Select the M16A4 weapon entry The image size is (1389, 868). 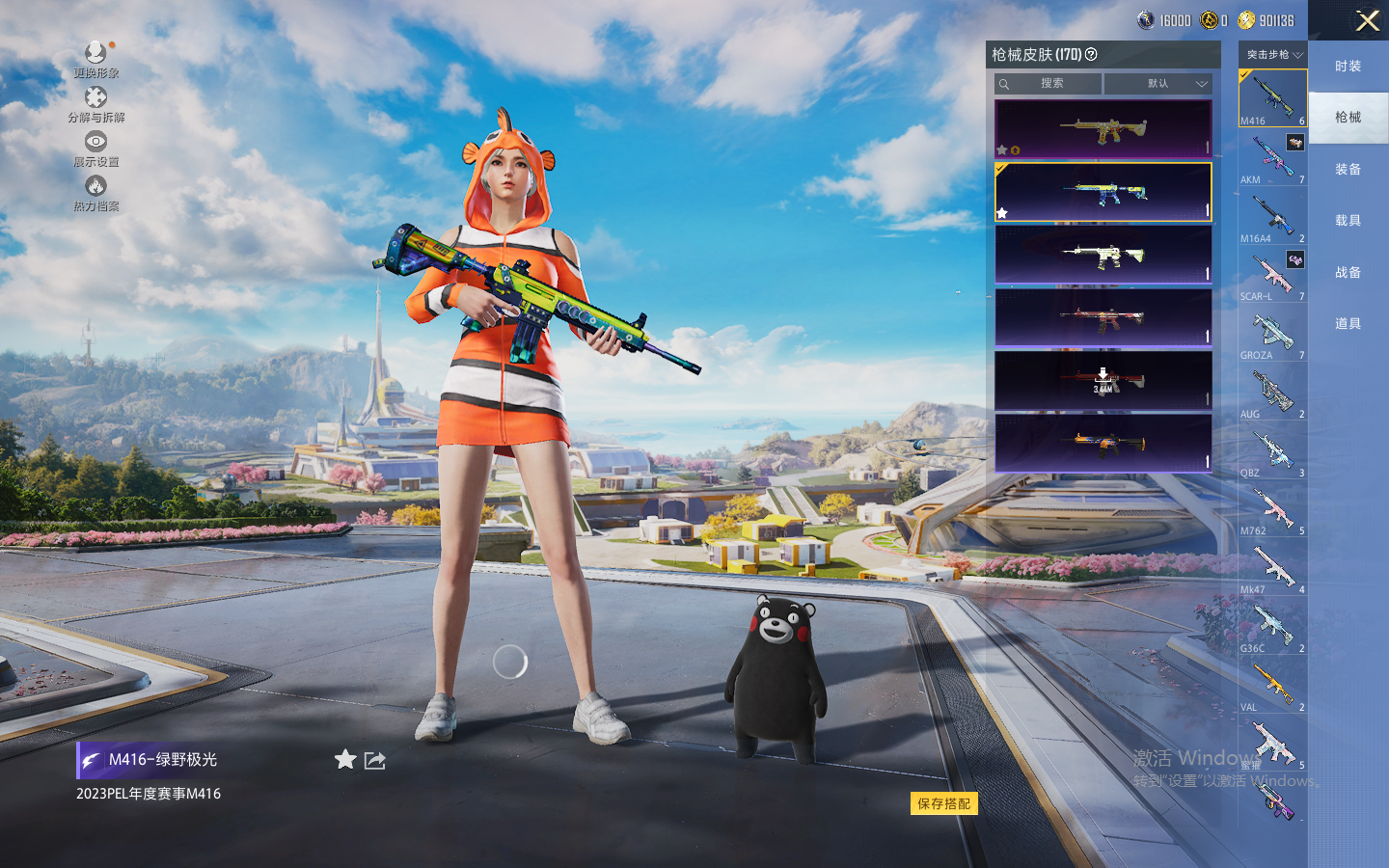1272,217
